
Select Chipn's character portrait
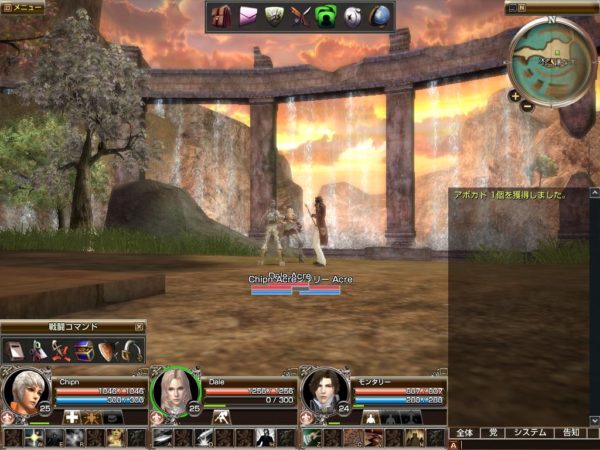[24, 392]
